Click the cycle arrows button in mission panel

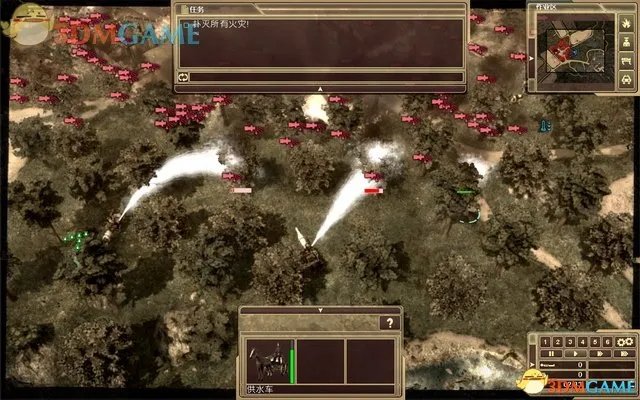(184, 76)
